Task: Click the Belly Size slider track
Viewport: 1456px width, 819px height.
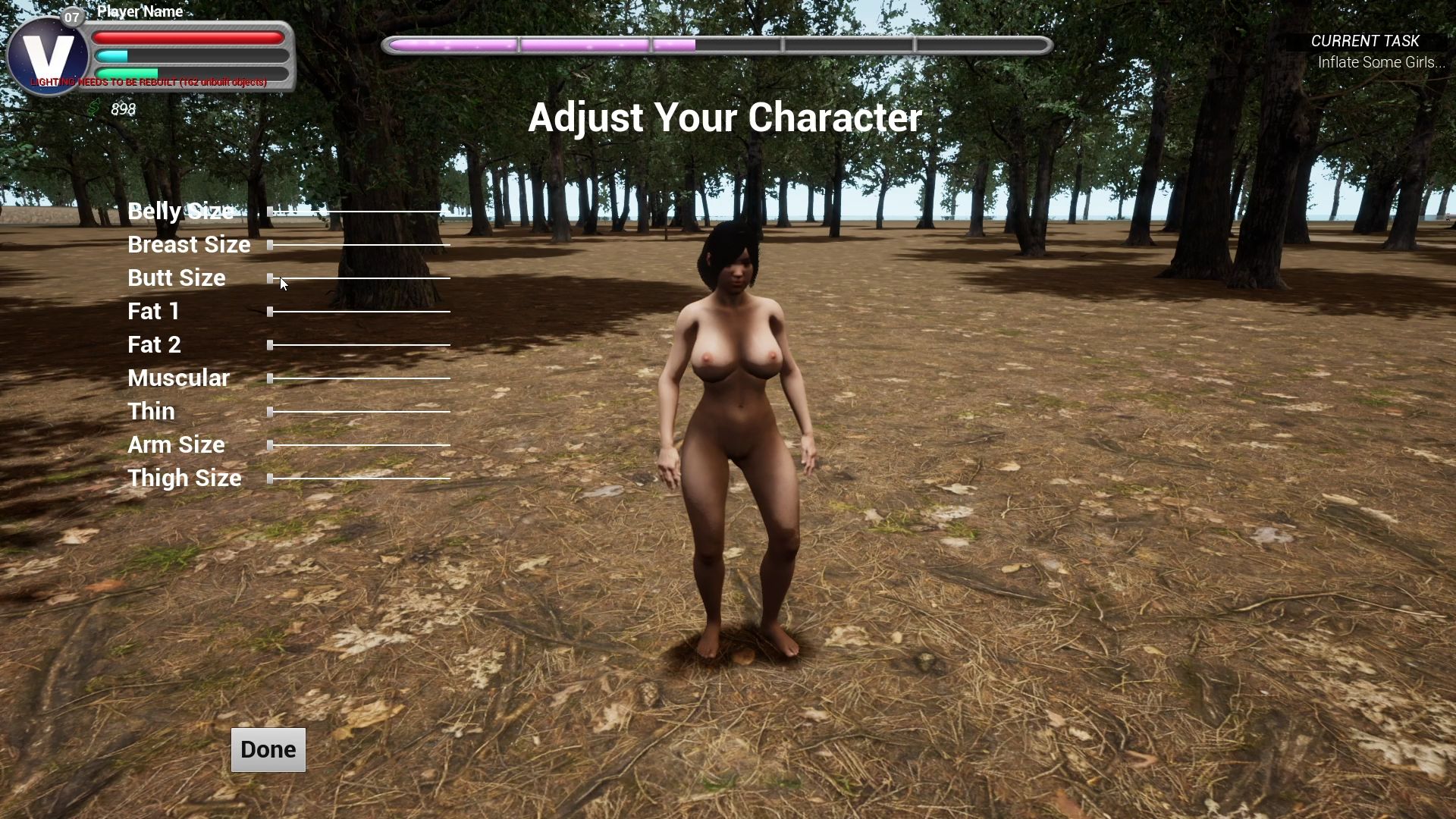Action: tap(356, 212)
